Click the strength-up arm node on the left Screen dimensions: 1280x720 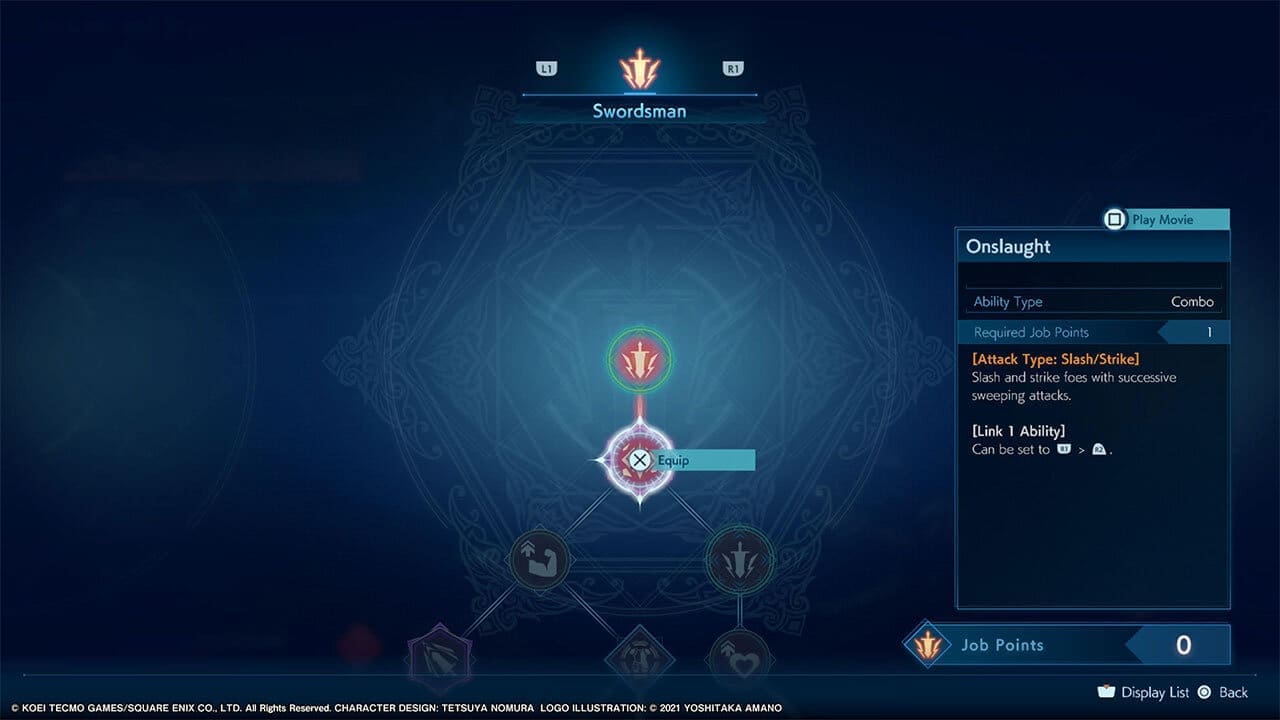[541, 560]
